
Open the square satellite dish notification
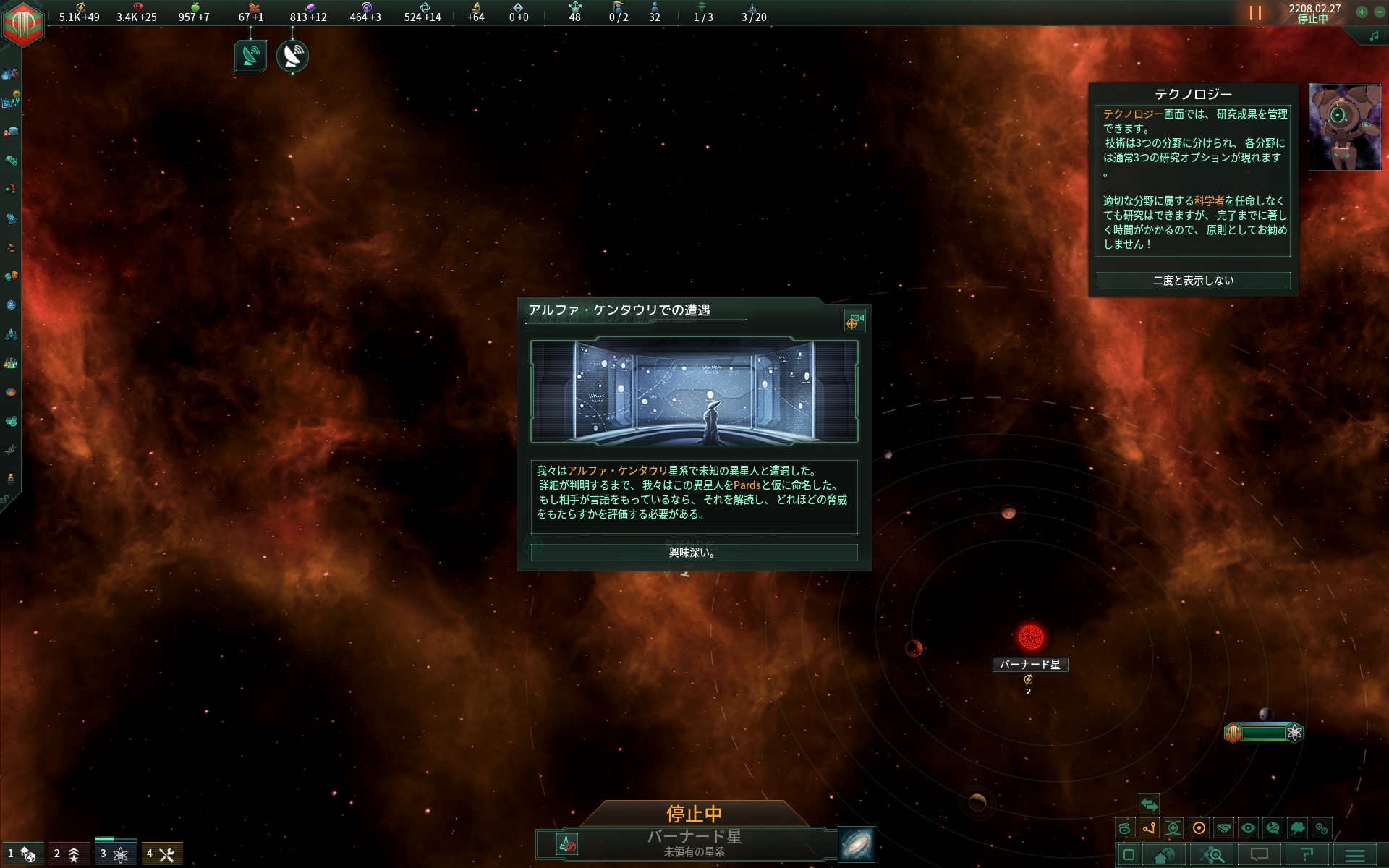point(250,56)
